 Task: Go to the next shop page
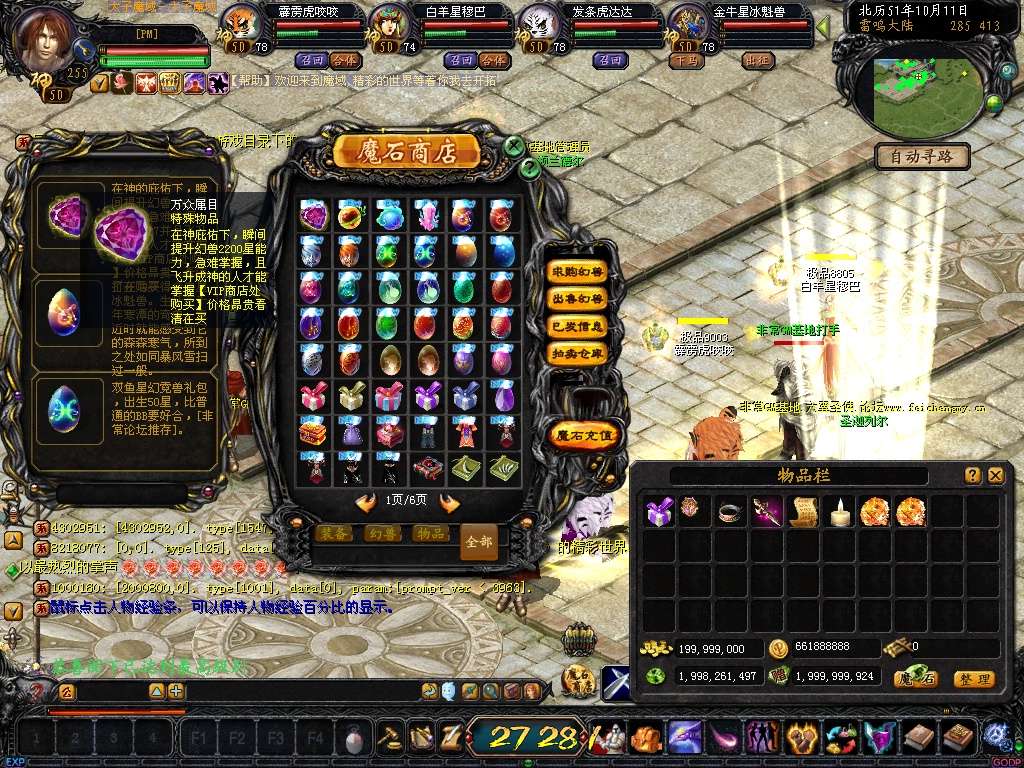450,501
